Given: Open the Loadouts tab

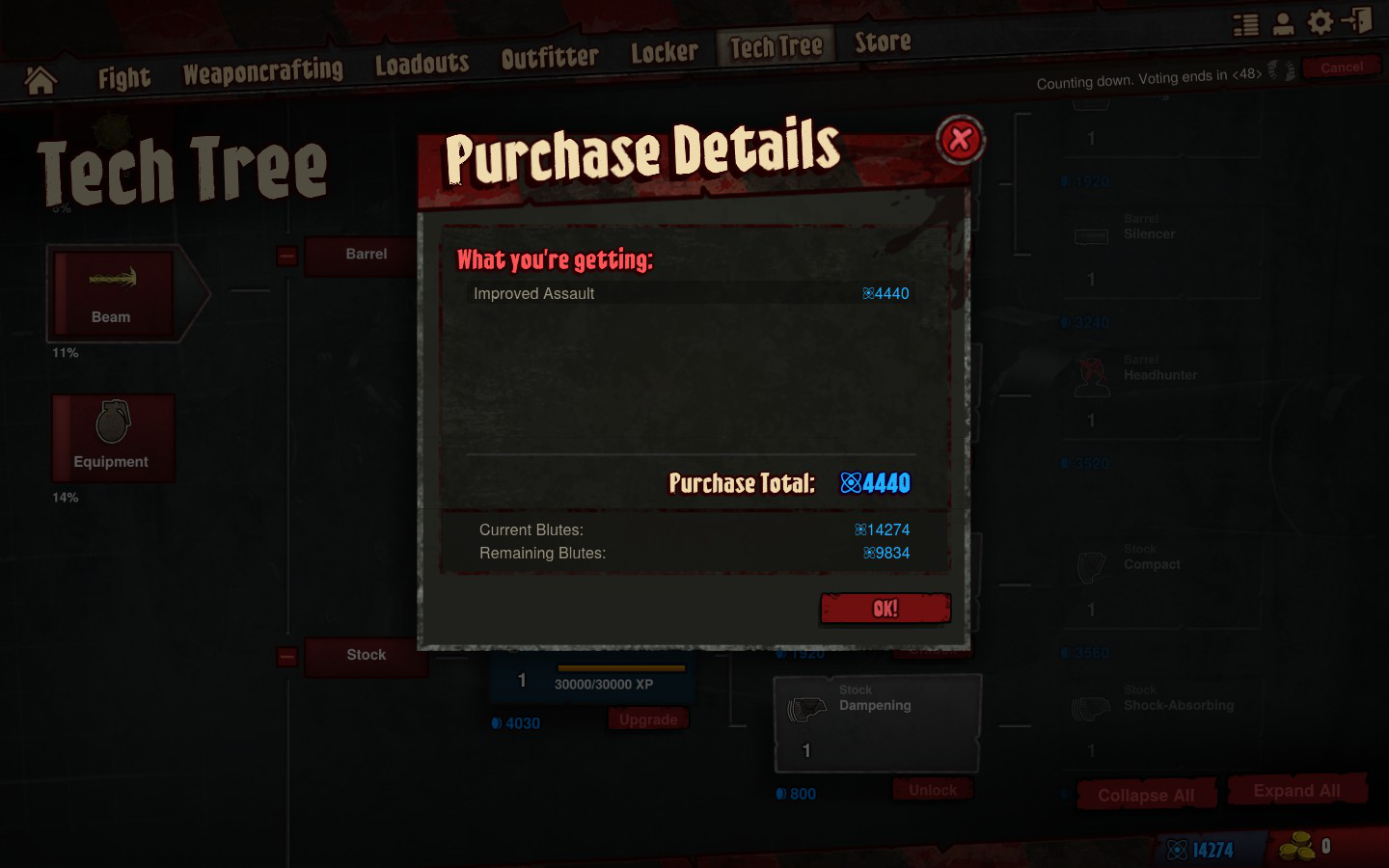Looking at the screenshot, I should 422,64.
